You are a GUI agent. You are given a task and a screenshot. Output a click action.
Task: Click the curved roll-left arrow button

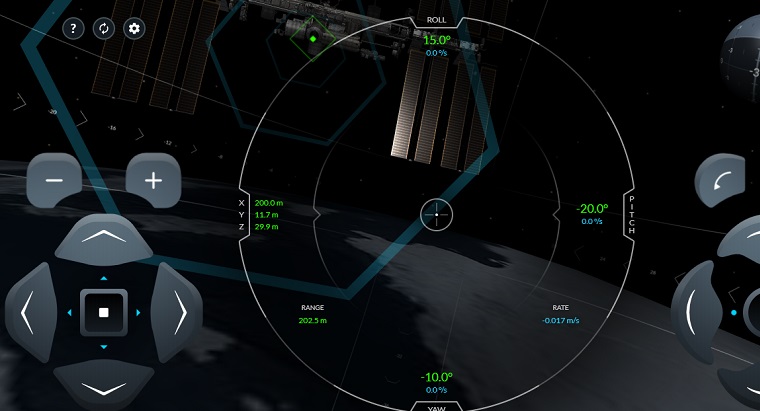click(722, 181)
